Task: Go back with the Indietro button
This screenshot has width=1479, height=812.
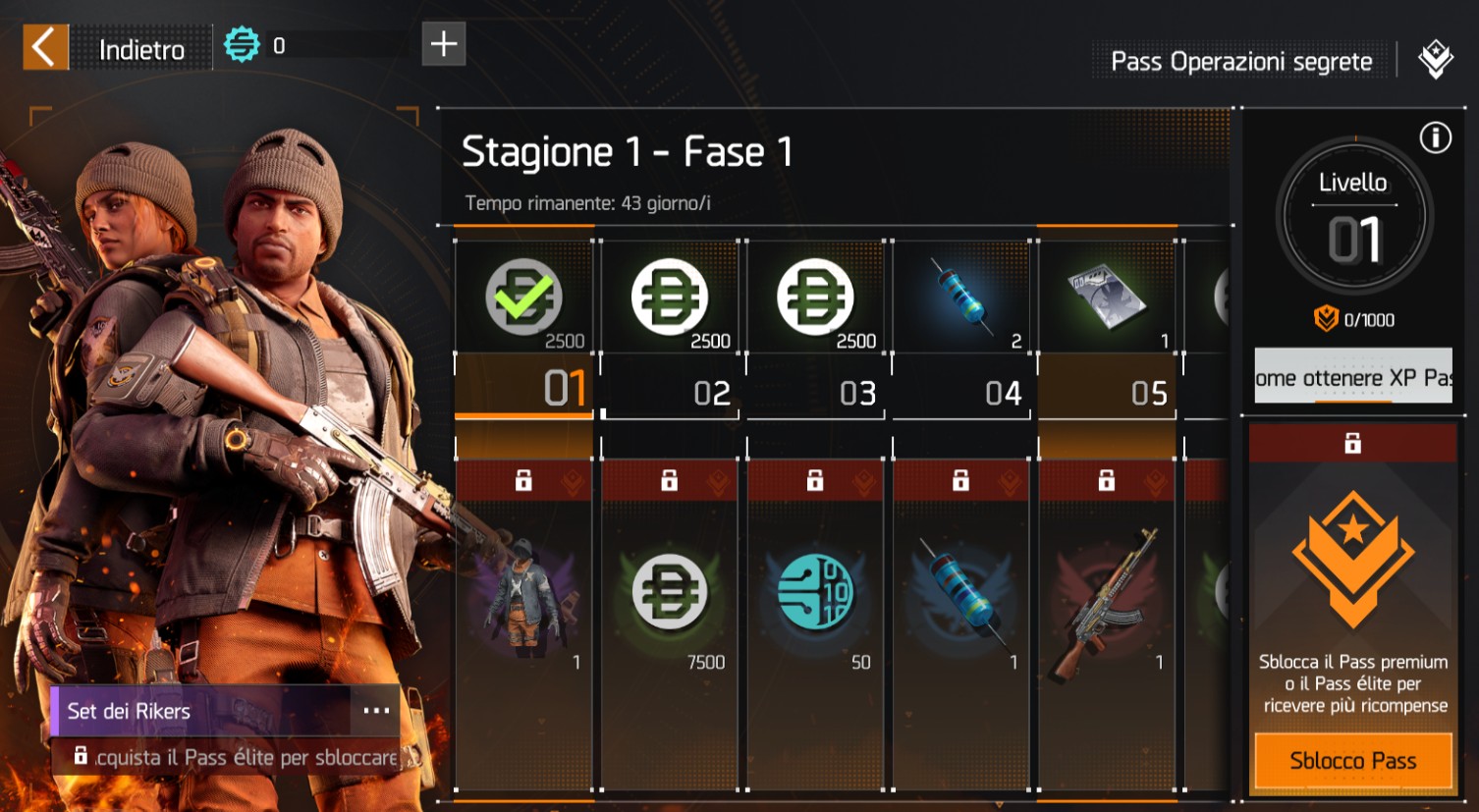Action: [108, 47]
